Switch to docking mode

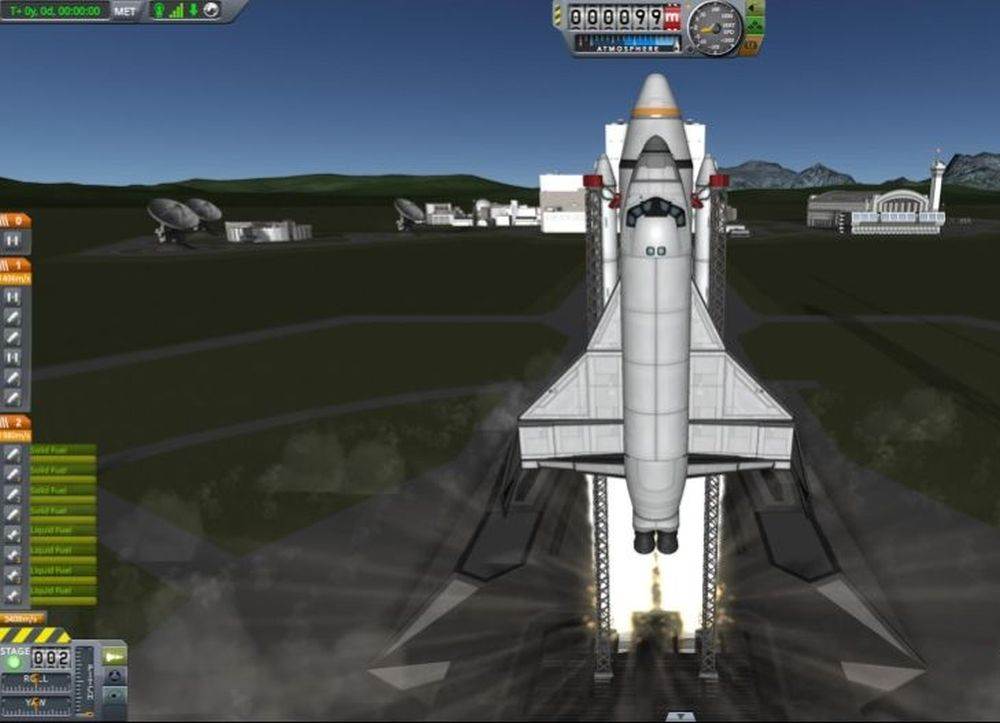coord(114,676)
